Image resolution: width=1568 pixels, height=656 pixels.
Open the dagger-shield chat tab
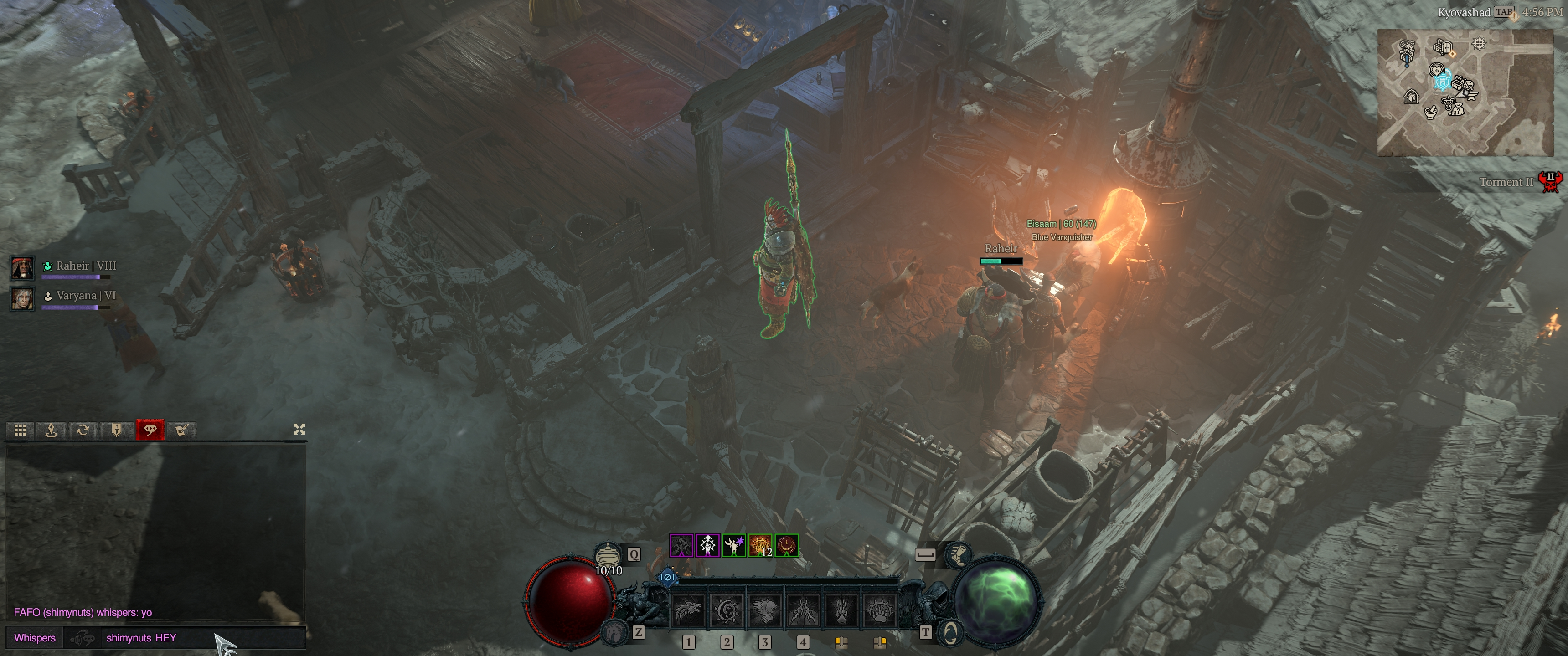(x=116, y=430)
